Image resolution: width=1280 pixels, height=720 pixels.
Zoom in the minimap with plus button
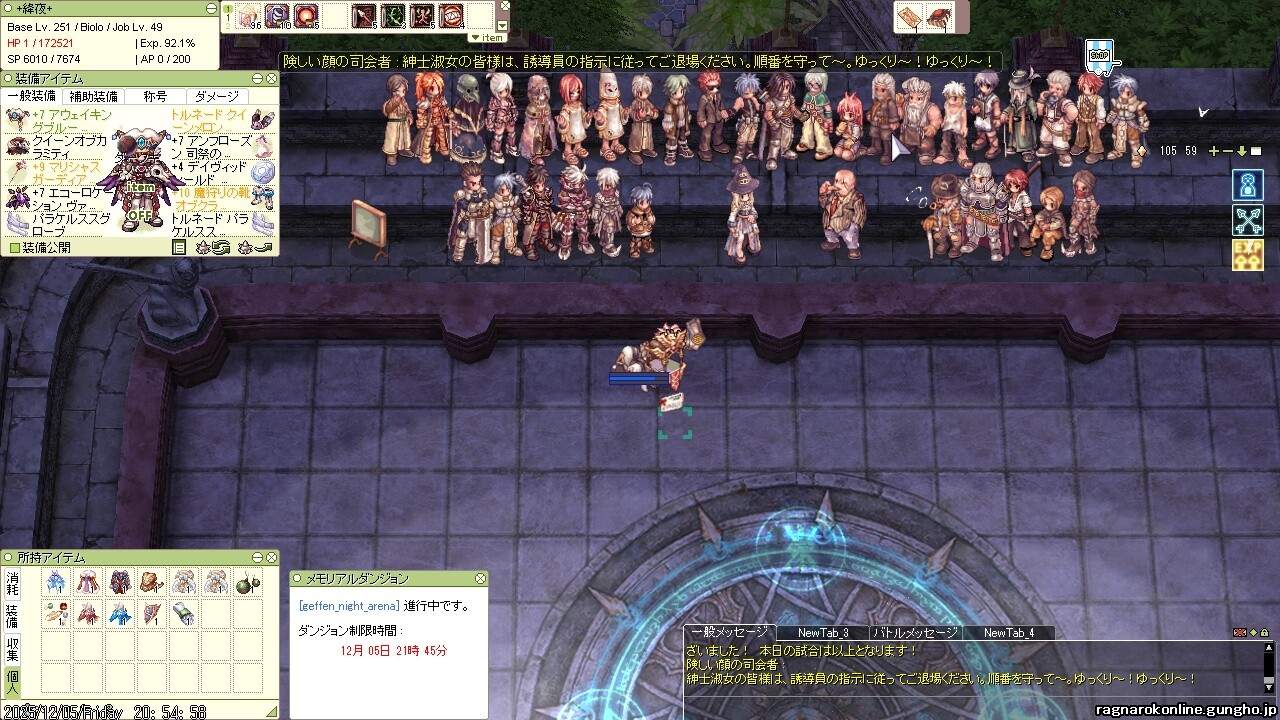tap(1214, 151)
